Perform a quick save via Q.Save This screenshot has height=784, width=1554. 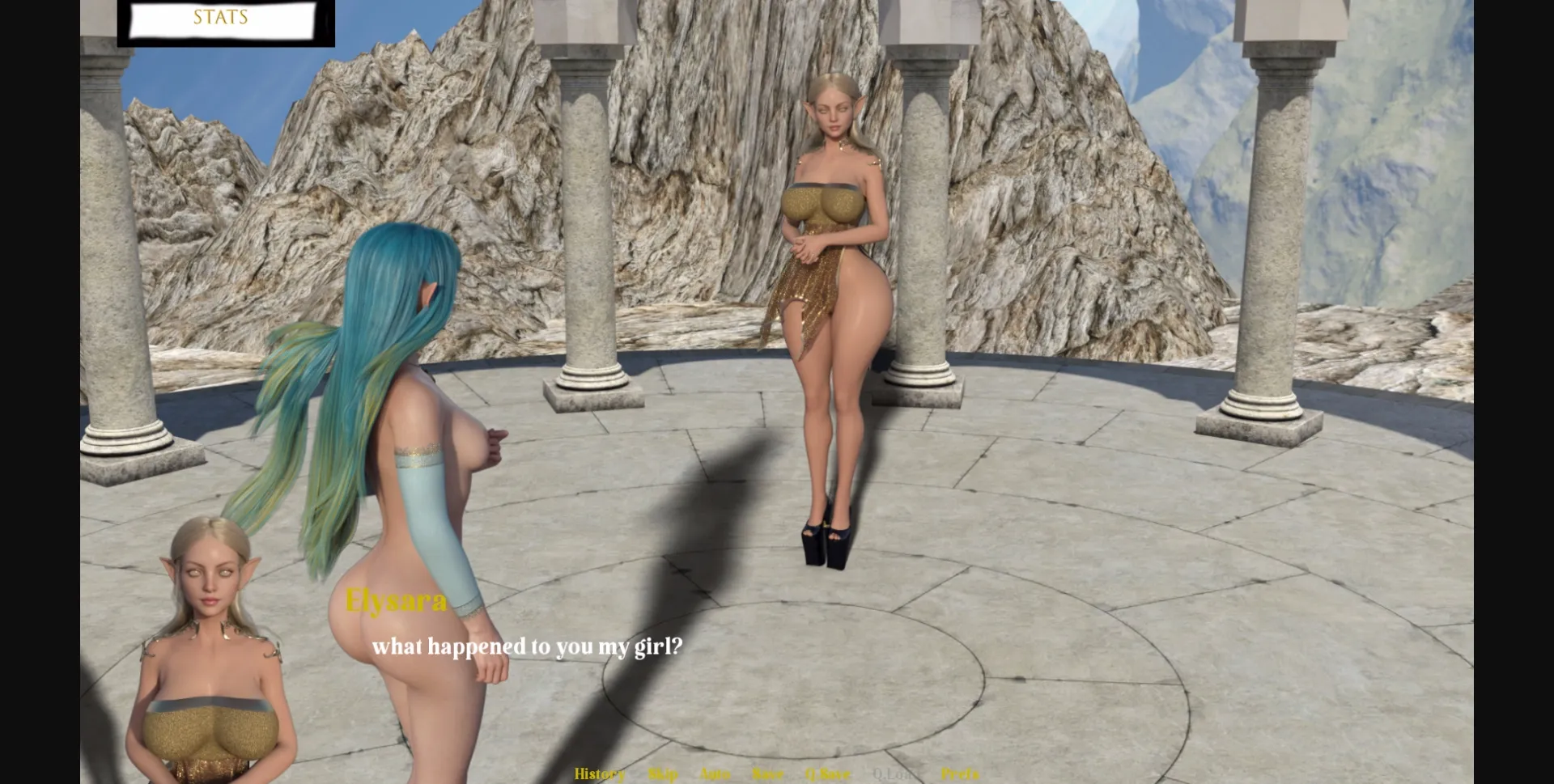828,774
